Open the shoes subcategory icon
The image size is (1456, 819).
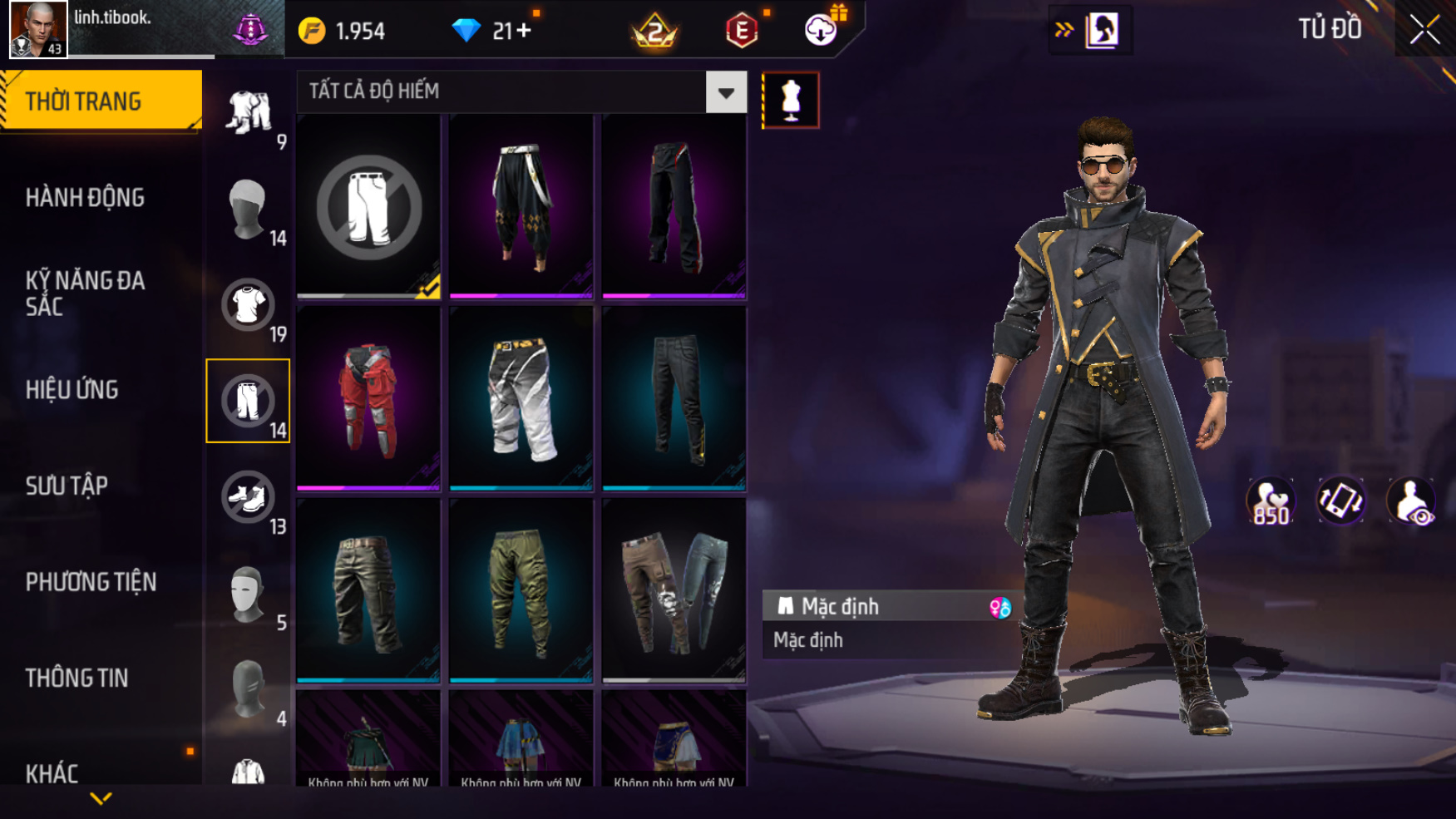click(248, 497)
